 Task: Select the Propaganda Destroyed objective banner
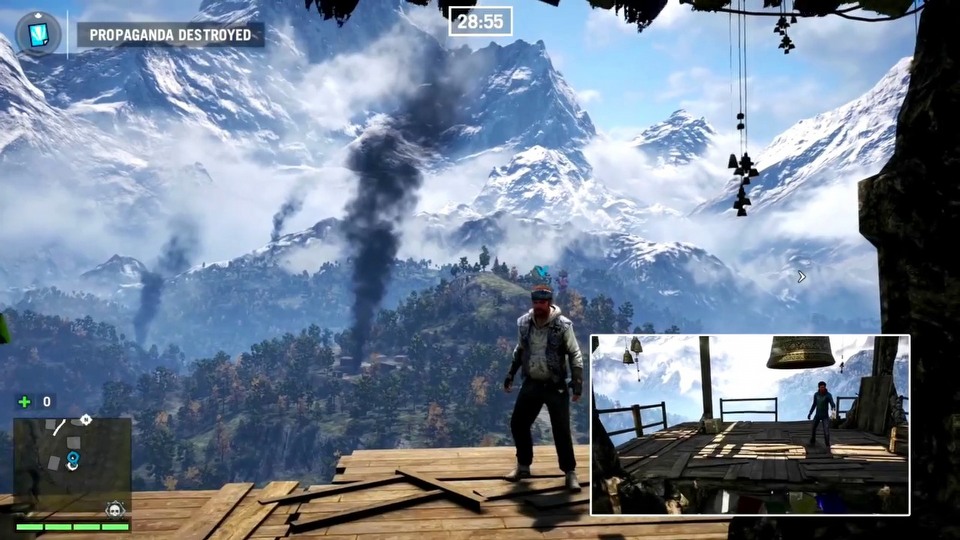pyautogui.click(x=171, y=35)
